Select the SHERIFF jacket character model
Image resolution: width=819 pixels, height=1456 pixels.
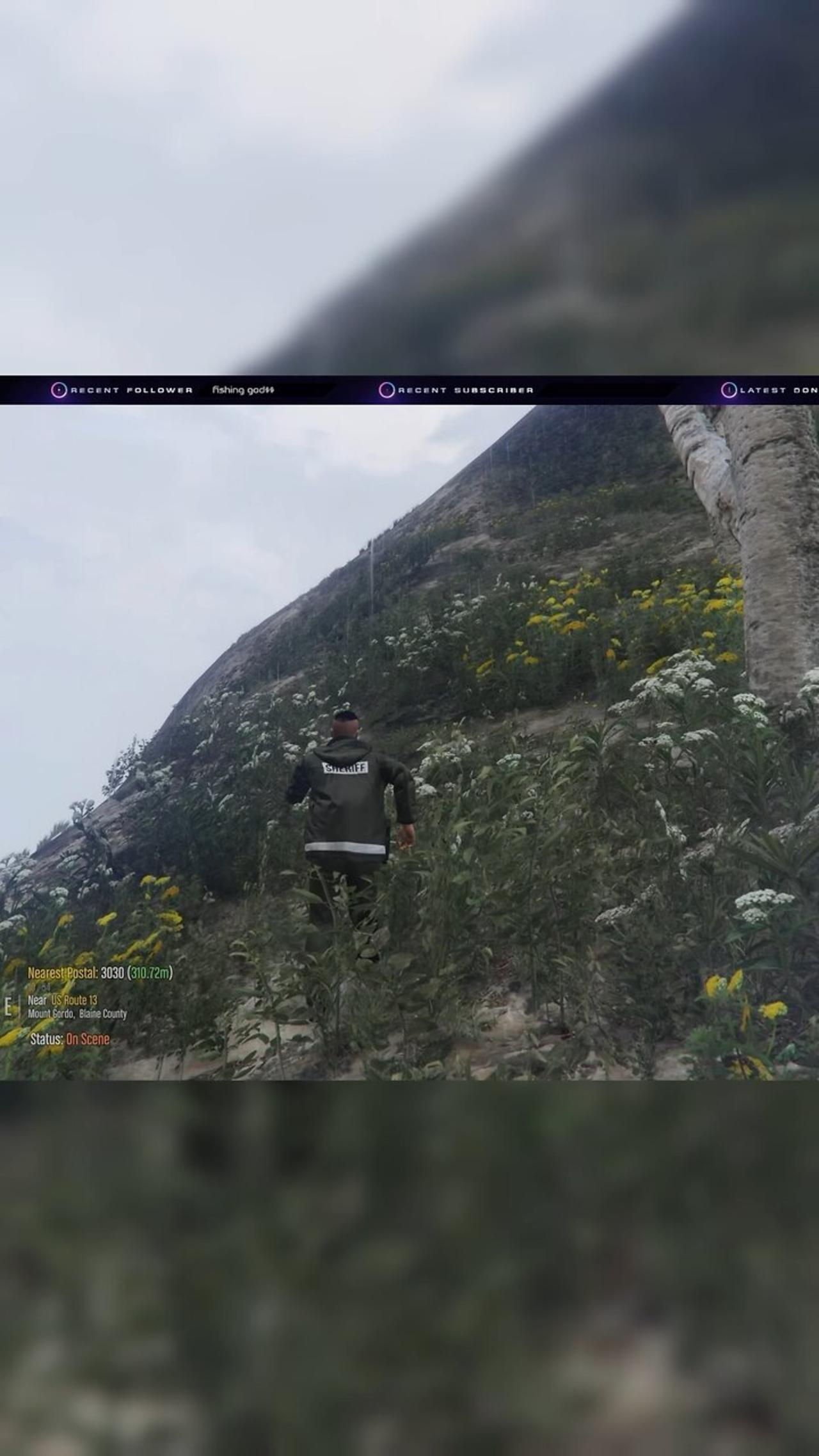(x=349, y=800)
